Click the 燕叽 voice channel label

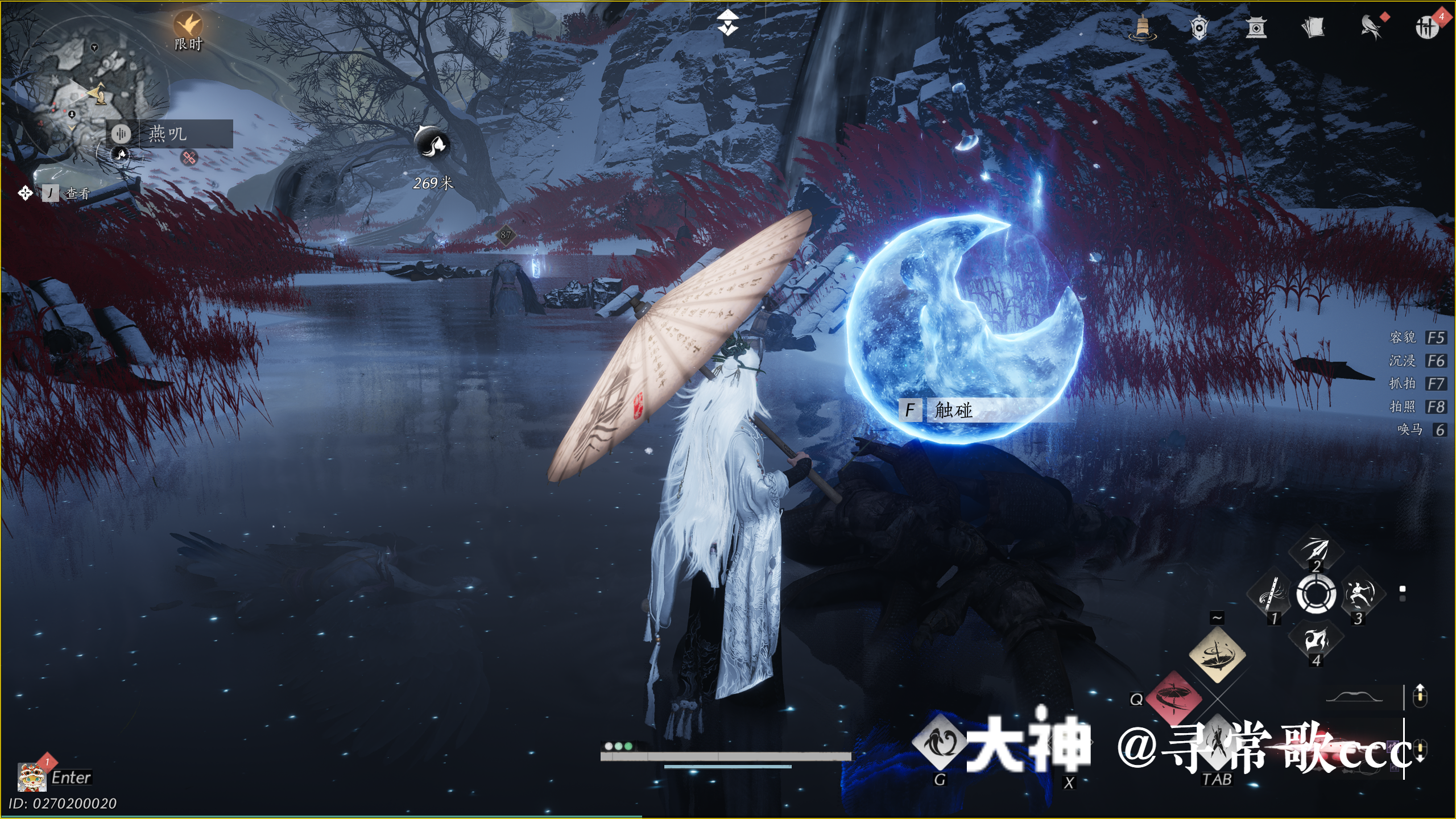coord(168,134)
